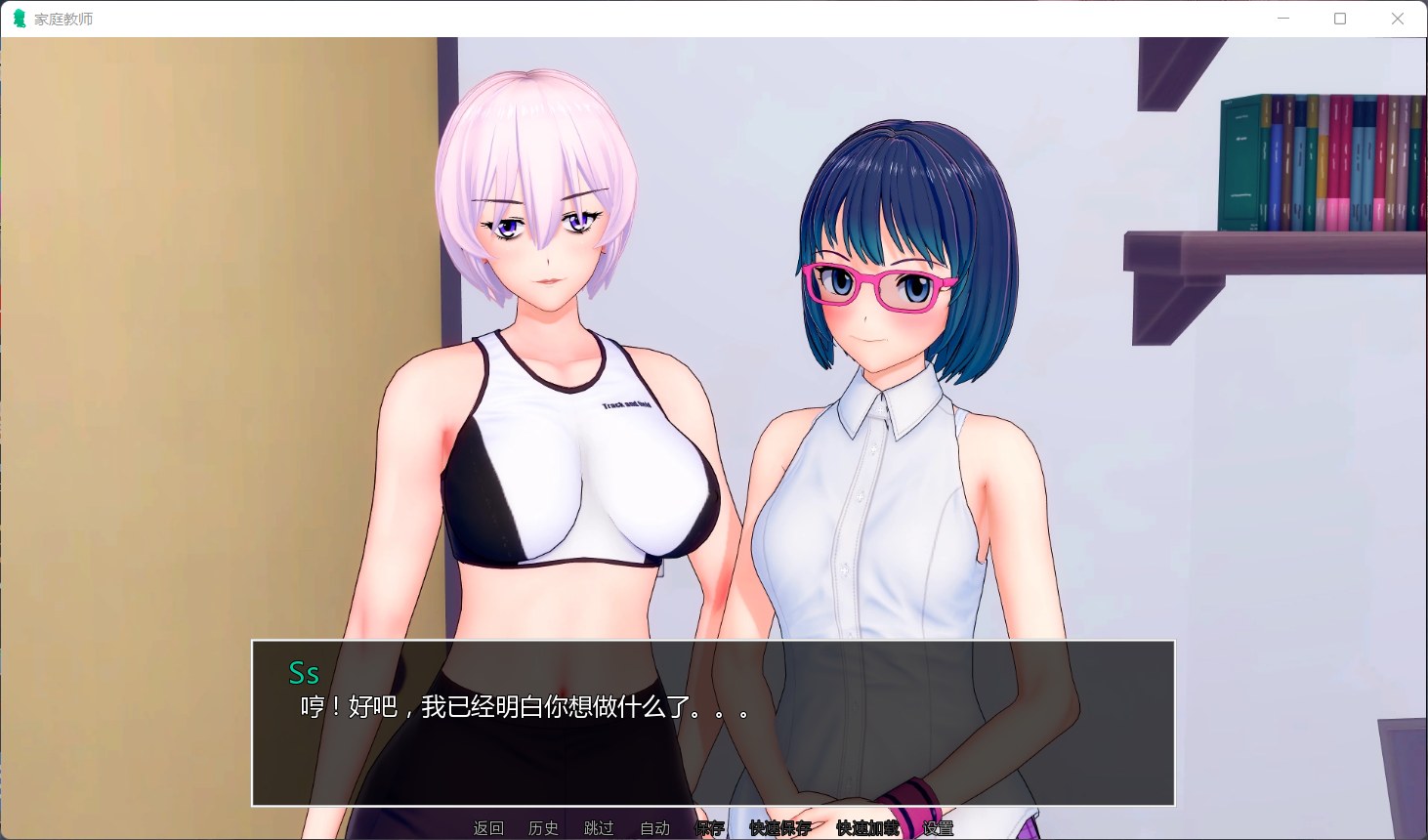Click the dialogue box to continue the story
Screen dimensions: 1428x840
point(713,723)
